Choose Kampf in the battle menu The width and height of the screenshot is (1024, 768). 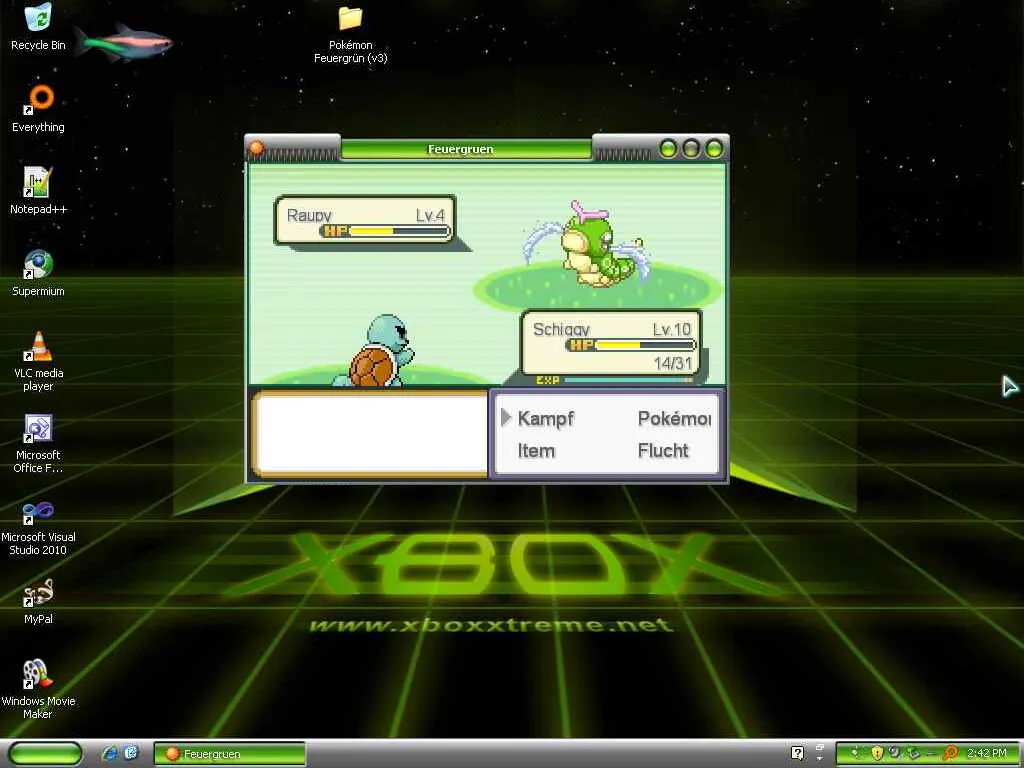tap(545, 419)
